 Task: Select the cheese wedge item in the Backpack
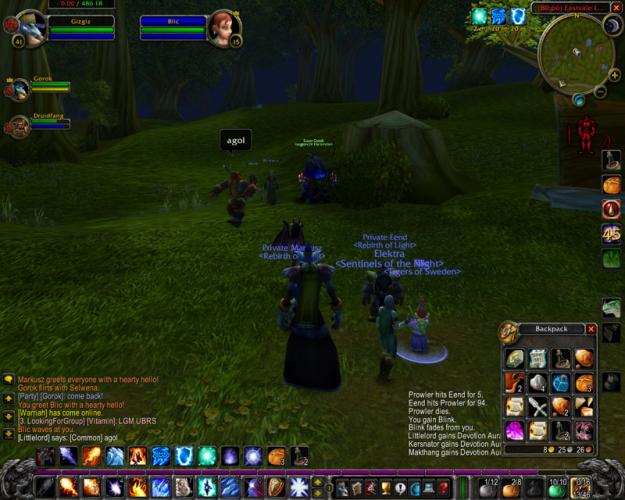[583, 406]
